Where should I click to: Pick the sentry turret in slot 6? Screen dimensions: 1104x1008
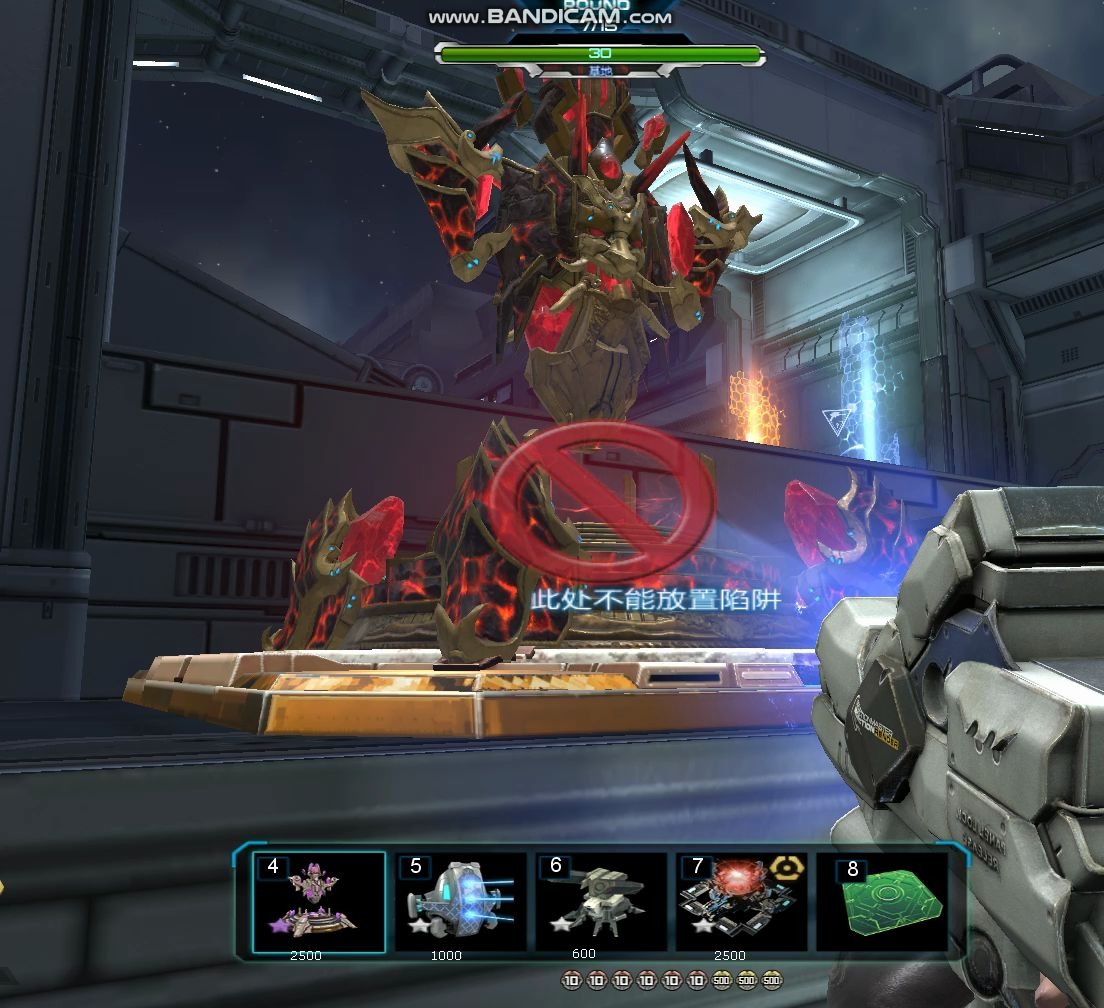click(x=600, y=900)
